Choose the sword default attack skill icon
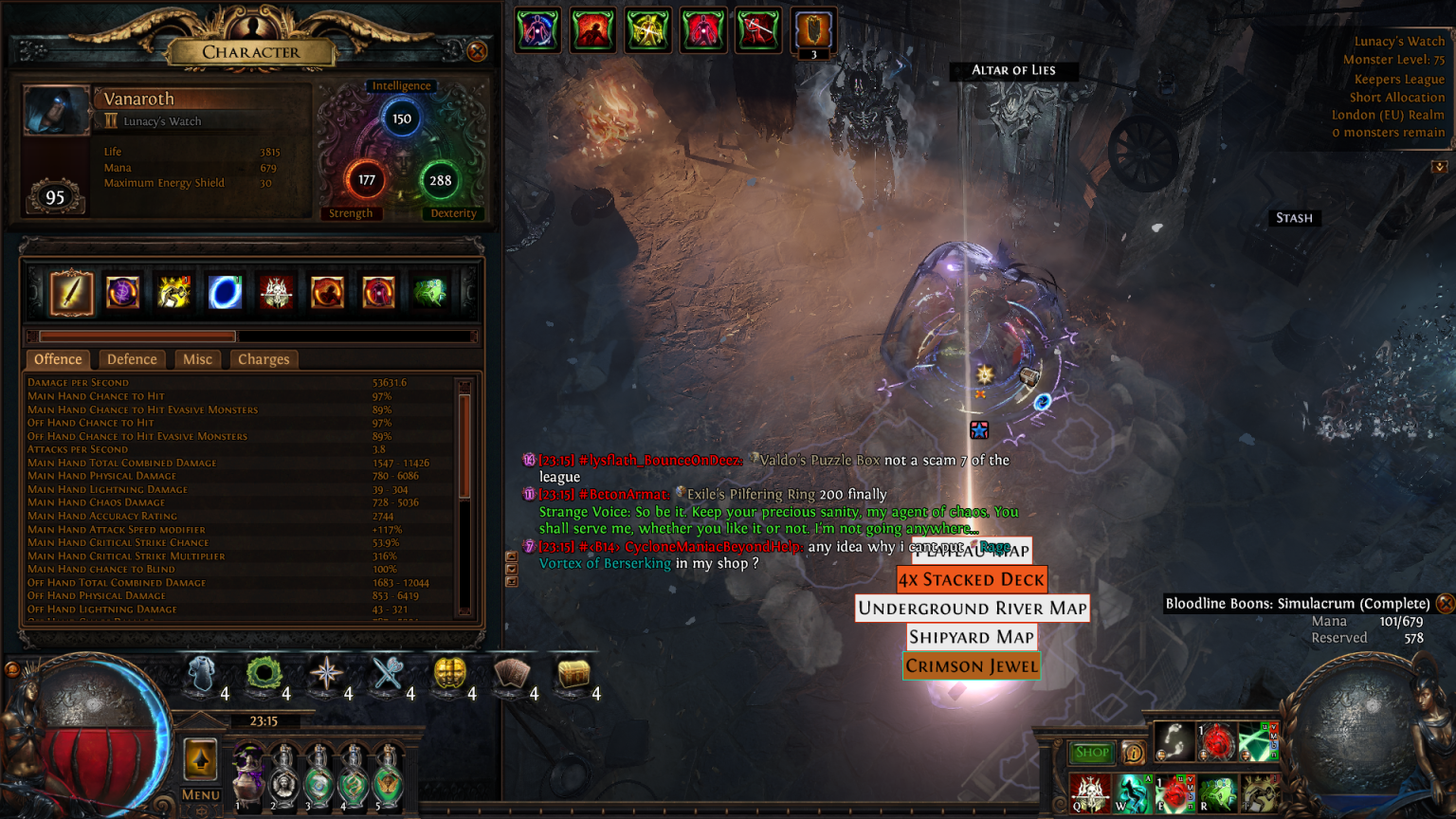This screenshot has height=819, width=1456. (71, 292)
